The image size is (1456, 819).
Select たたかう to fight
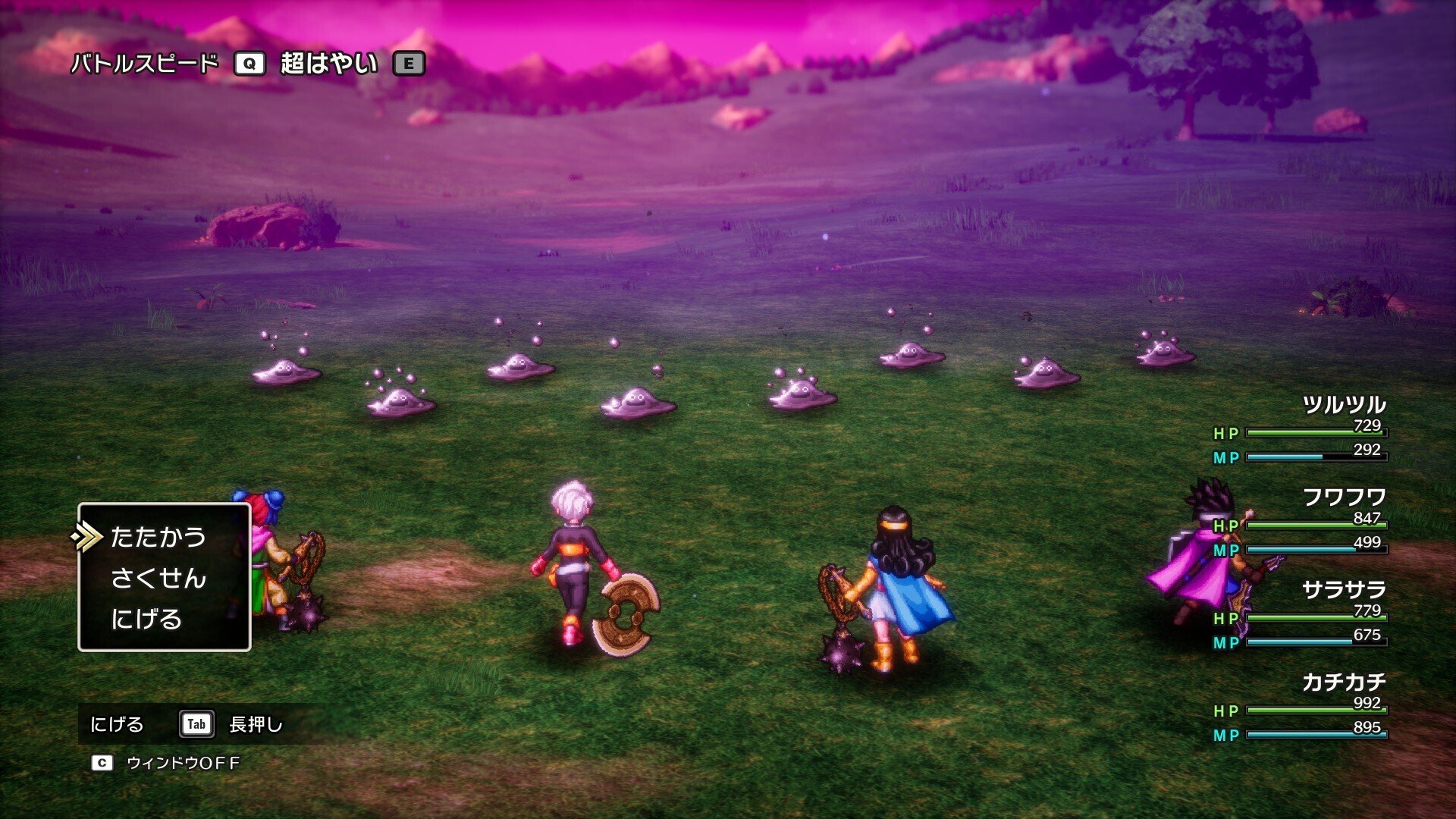point(158,538)
